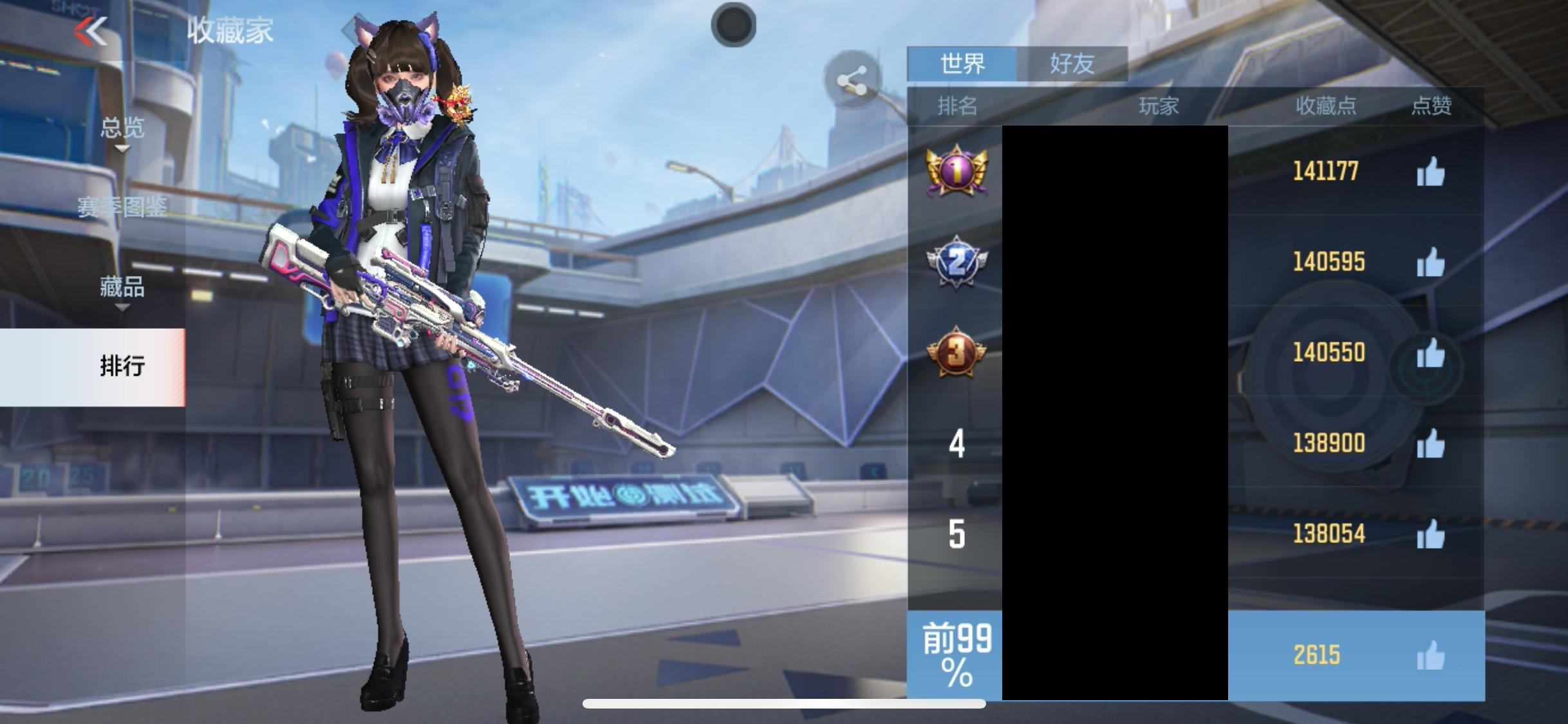Like the rank 2 player with 140595 points
Image resolution: width=1568 pixels, height=724 pixels.
tap(1430, 263)
